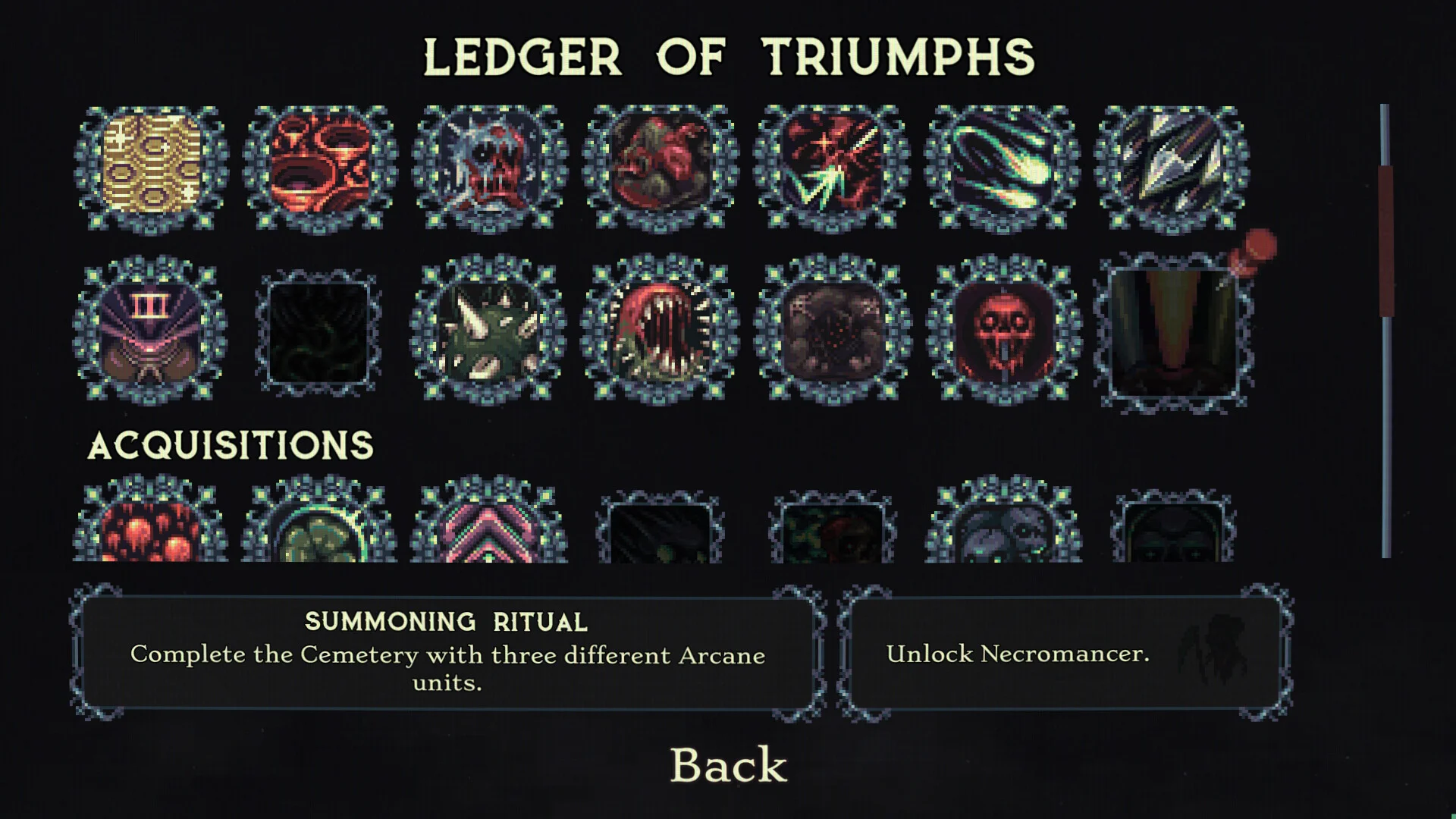Click the toothy red maw triumph
1456x819 pixels.
(x=660, y=329)
